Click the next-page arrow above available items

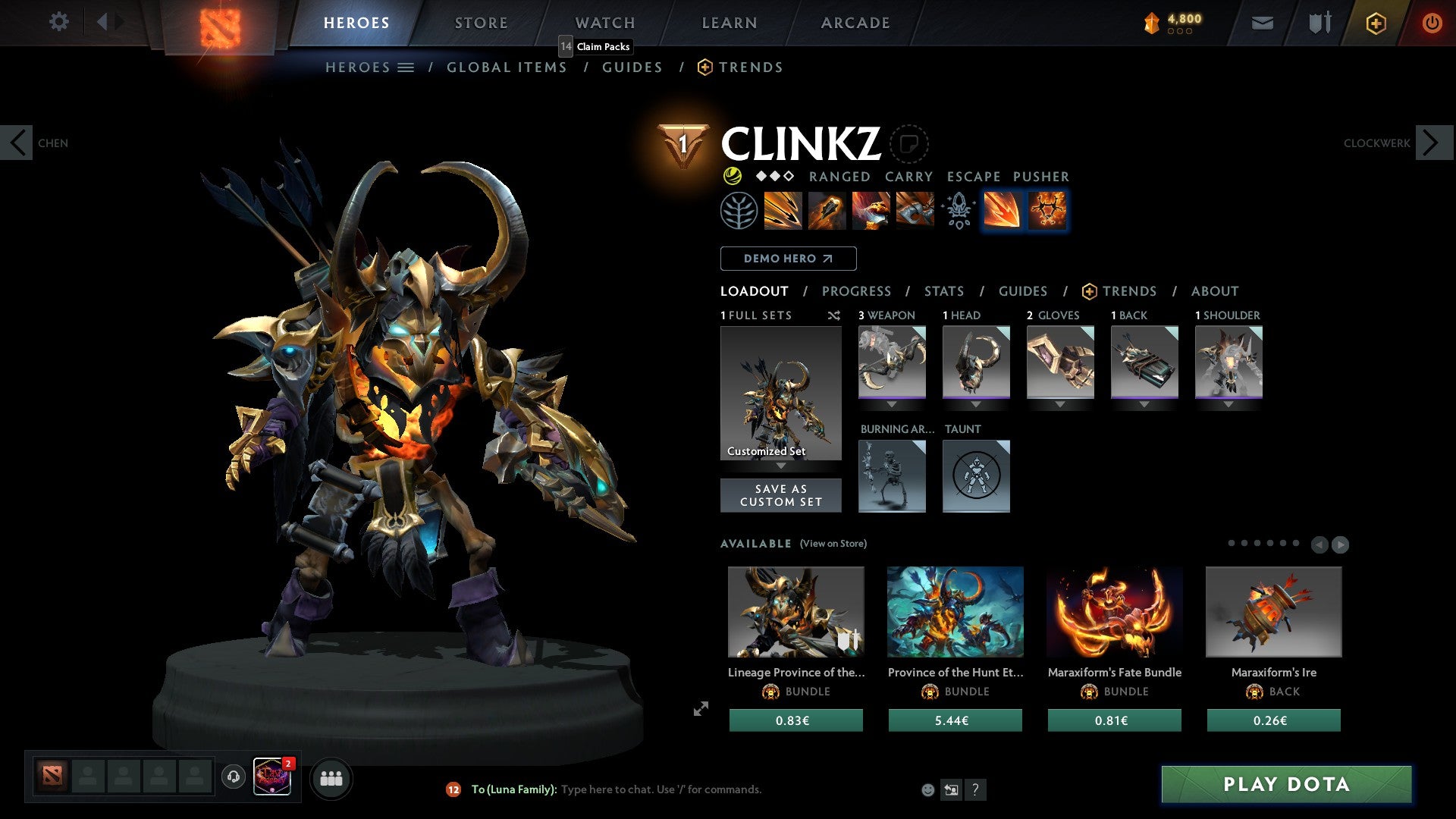pyautogui.click(x=1340, y=544)
